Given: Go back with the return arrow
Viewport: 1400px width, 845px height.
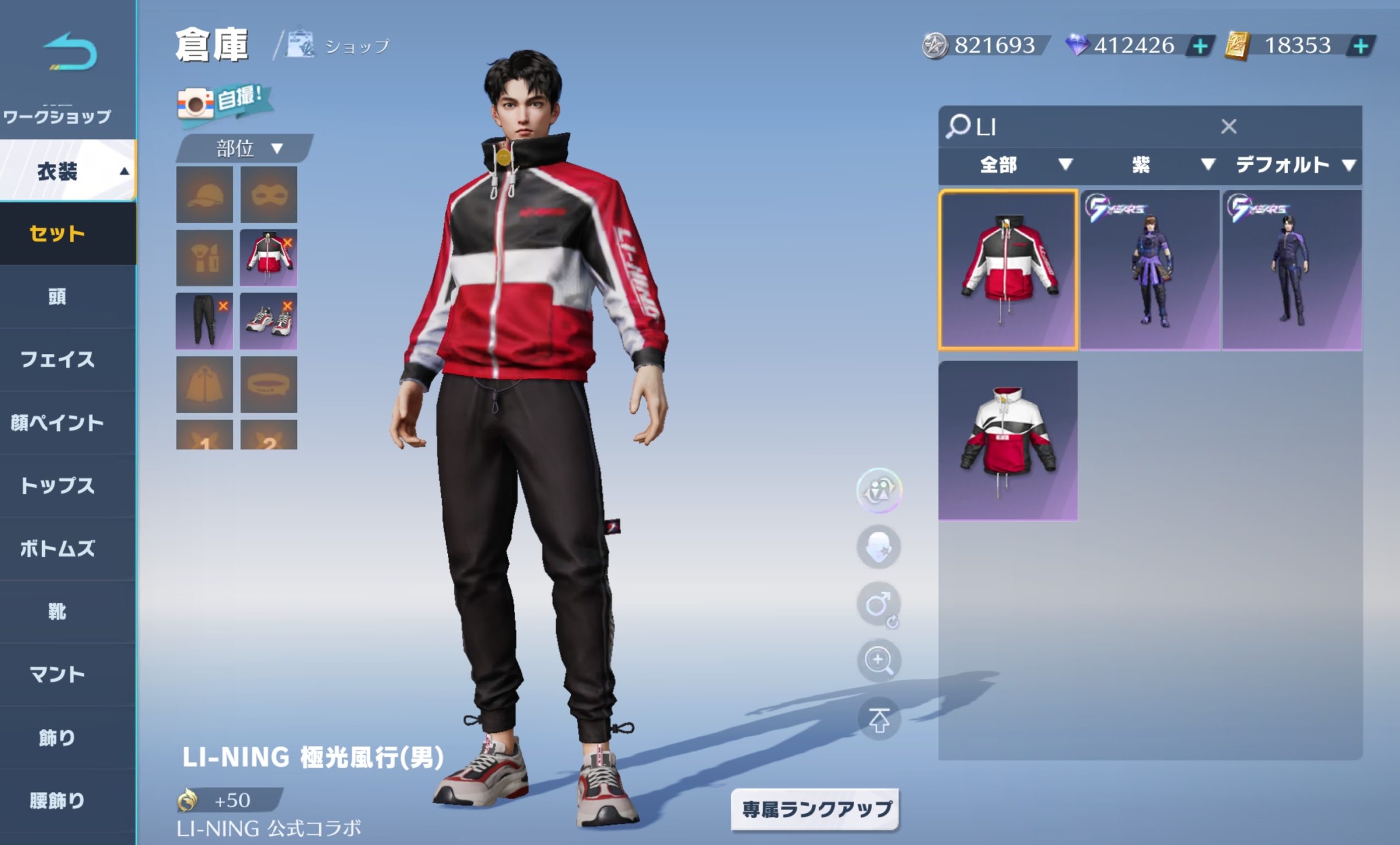Looking at the screenshot, I should (x=70, y=53).
